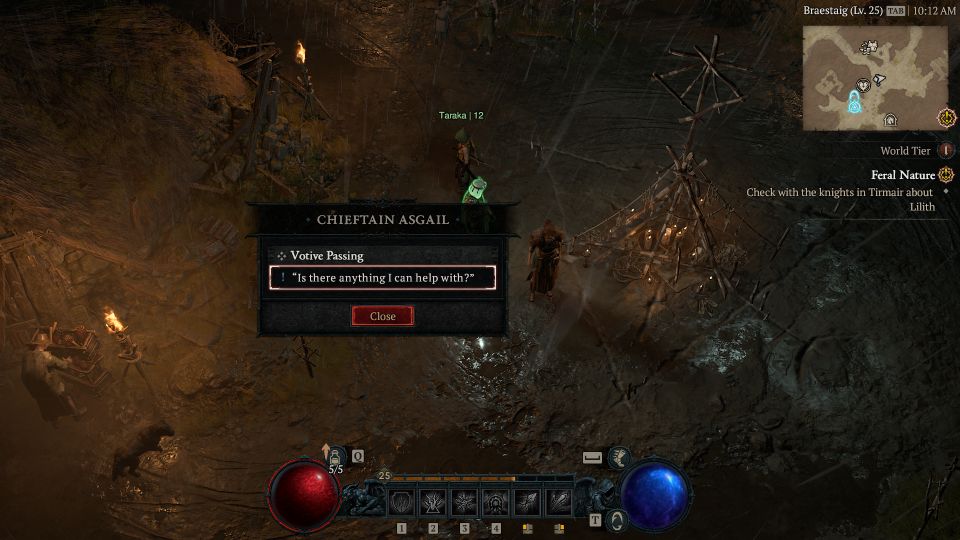Viewport: 960px width, 540px height.
Task: Activate the fourth skill bar ability
Action: [495, 501]
